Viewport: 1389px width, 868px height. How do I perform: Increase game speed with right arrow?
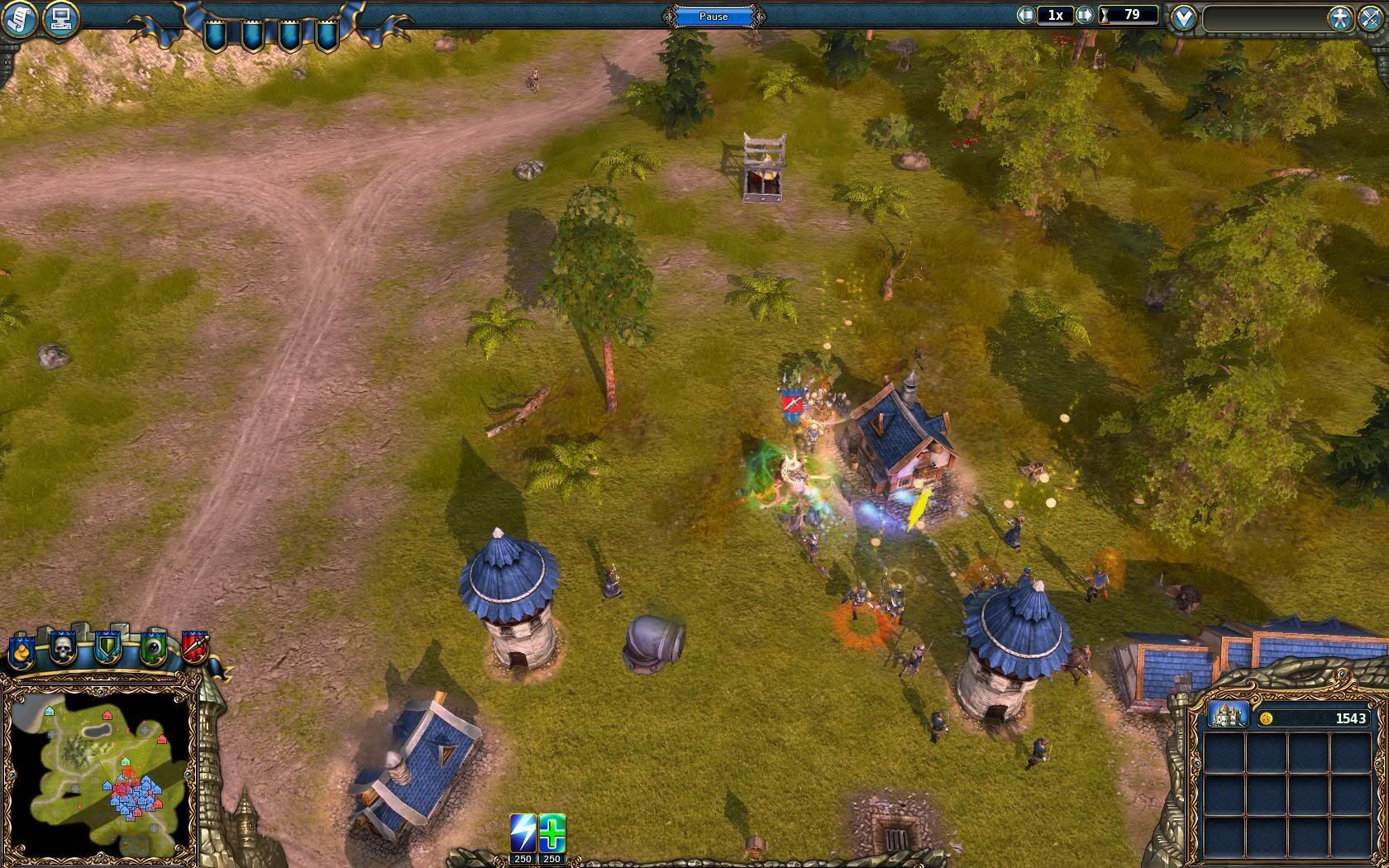pos(1086,15)
